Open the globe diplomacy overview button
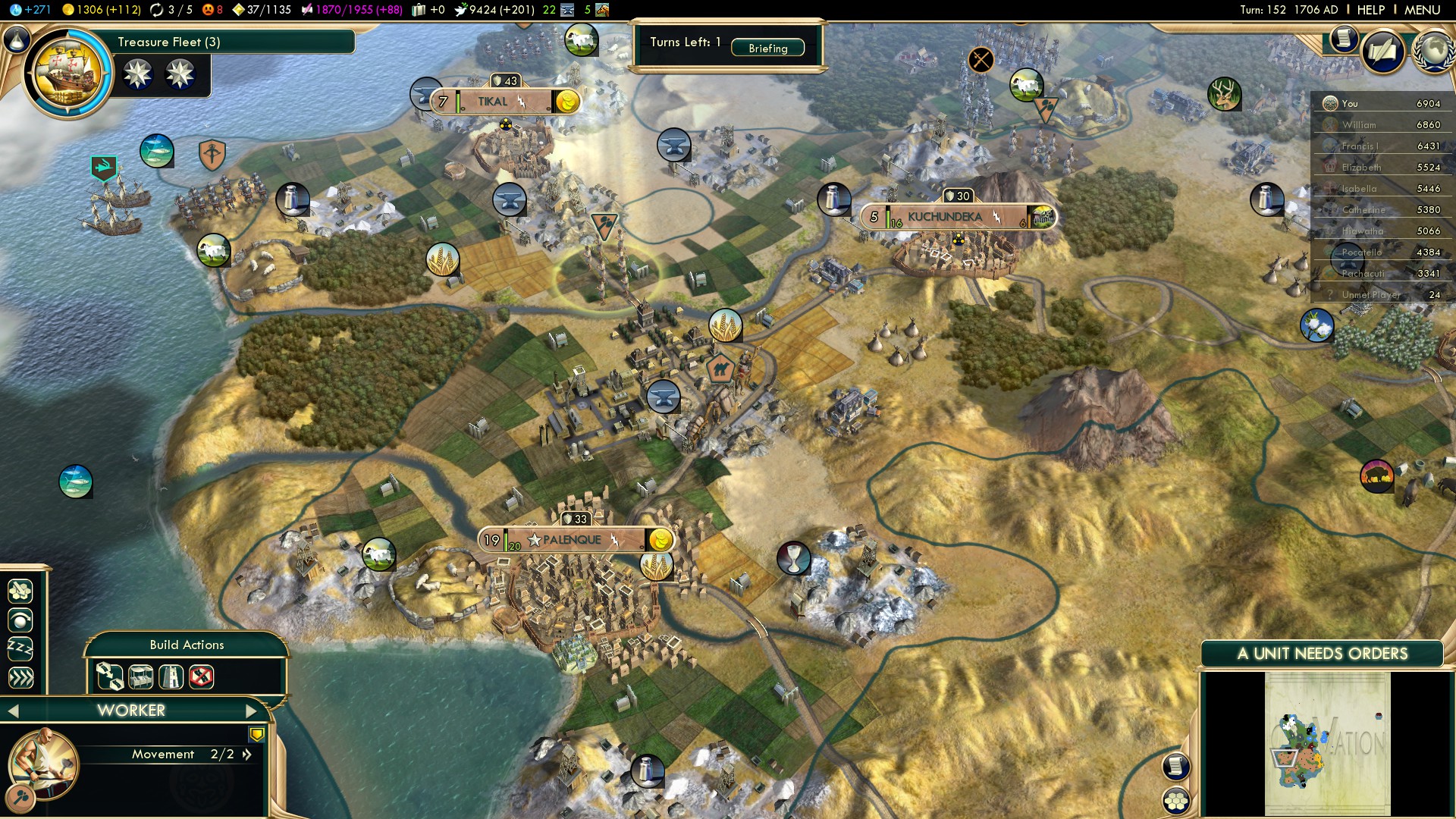1456x819 pixels. click(x=1432, y=51)
